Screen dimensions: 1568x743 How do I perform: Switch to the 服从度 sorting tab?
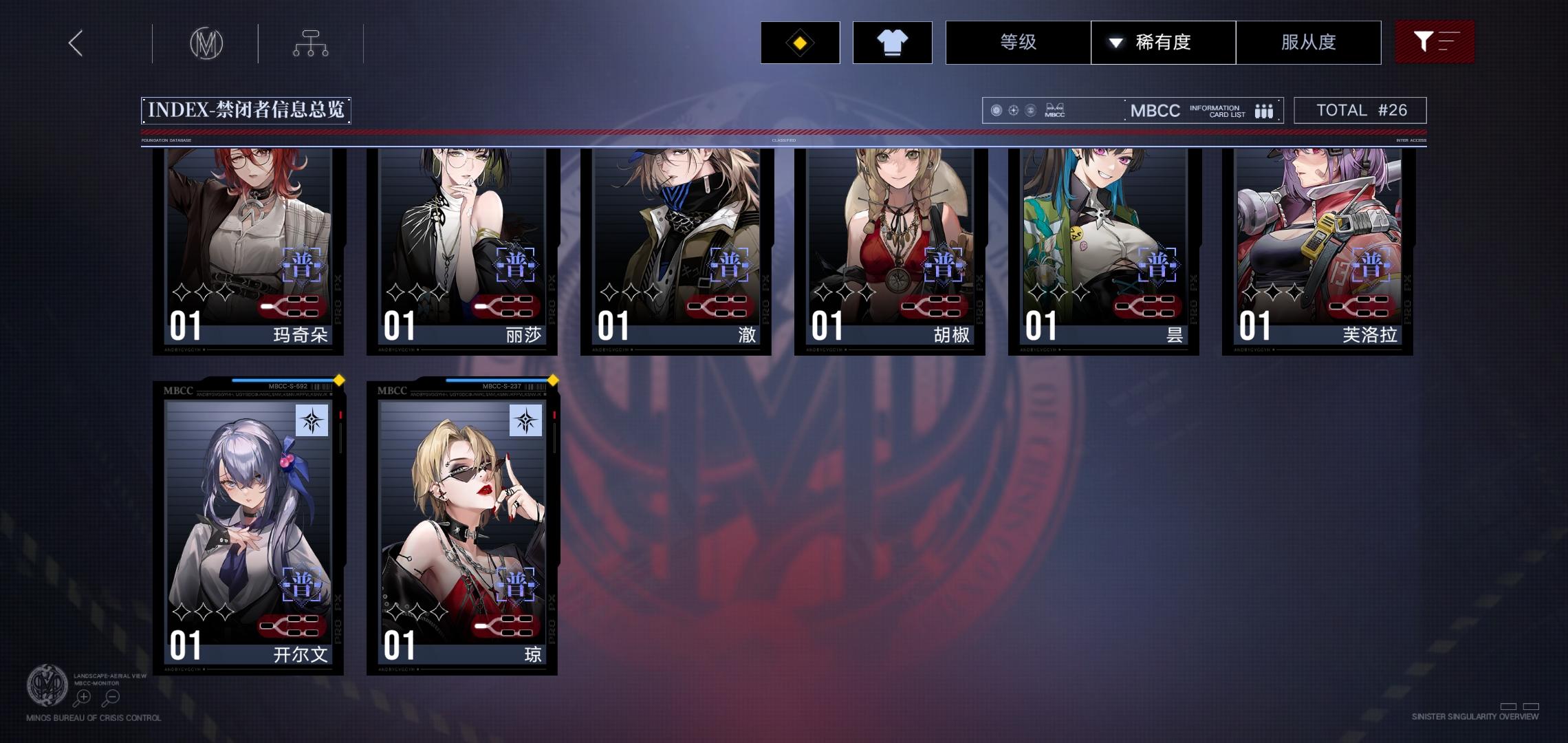pyautogui.click(x=1308, y=42)
